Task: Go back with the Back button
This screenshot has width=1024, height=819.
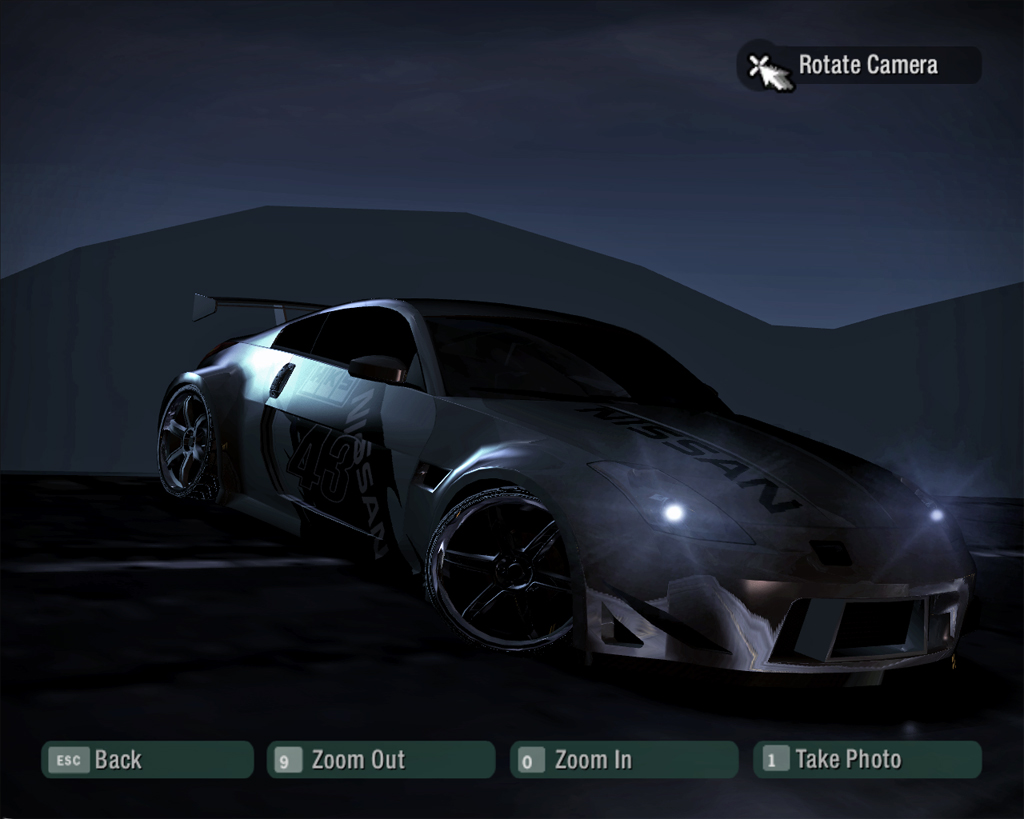Action: pos(146,760)
